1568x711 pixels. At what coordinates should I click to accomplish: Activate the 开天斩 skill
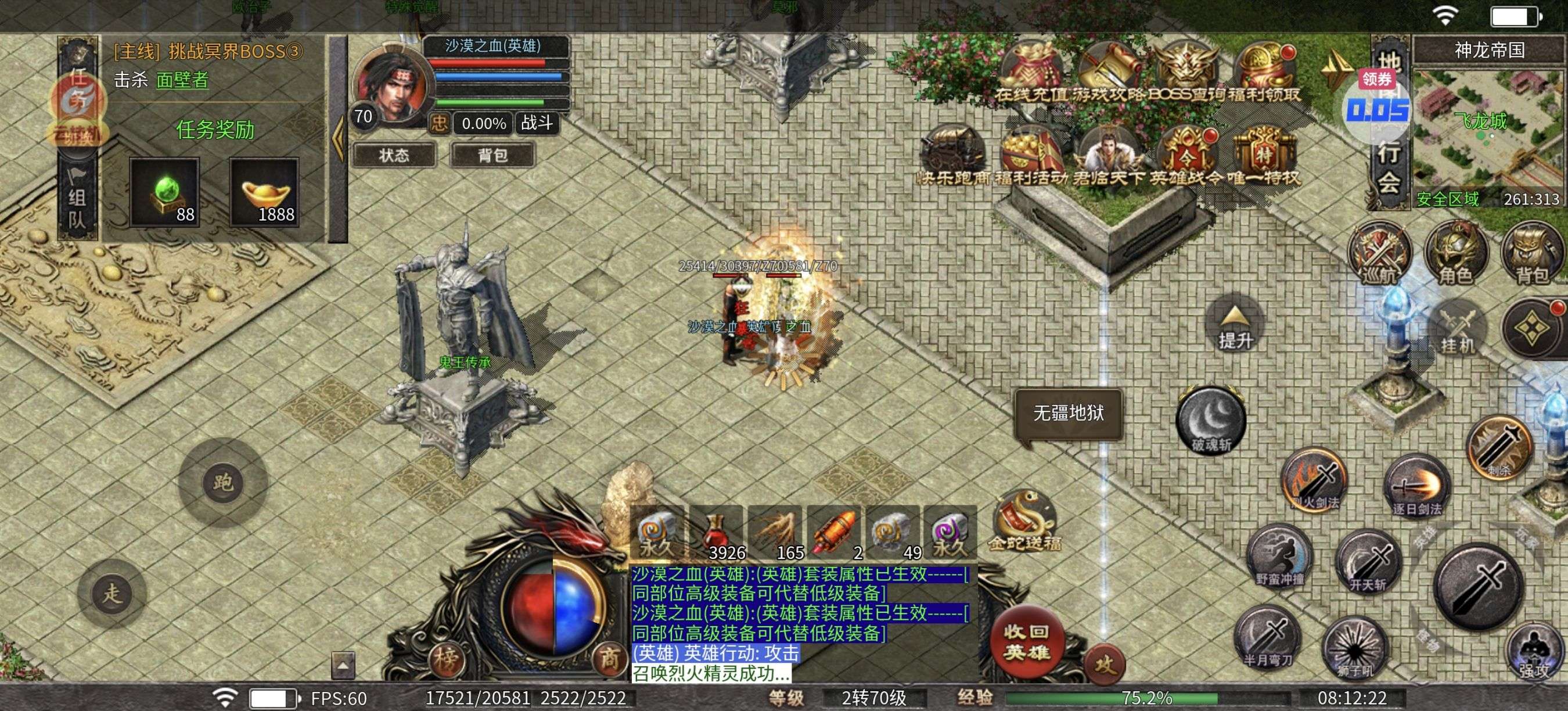[x=1368, y=563]
